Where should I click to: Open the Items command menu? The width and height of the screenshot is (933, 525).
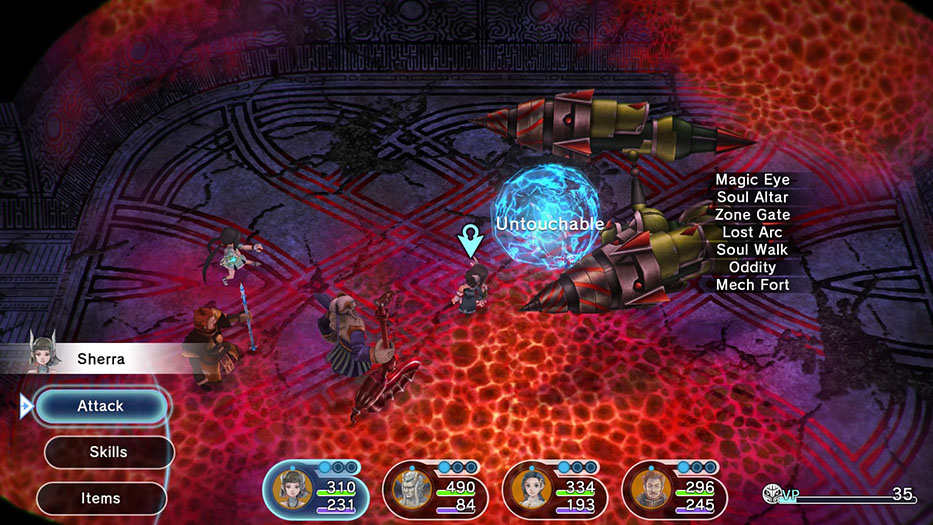pos(101,498)
